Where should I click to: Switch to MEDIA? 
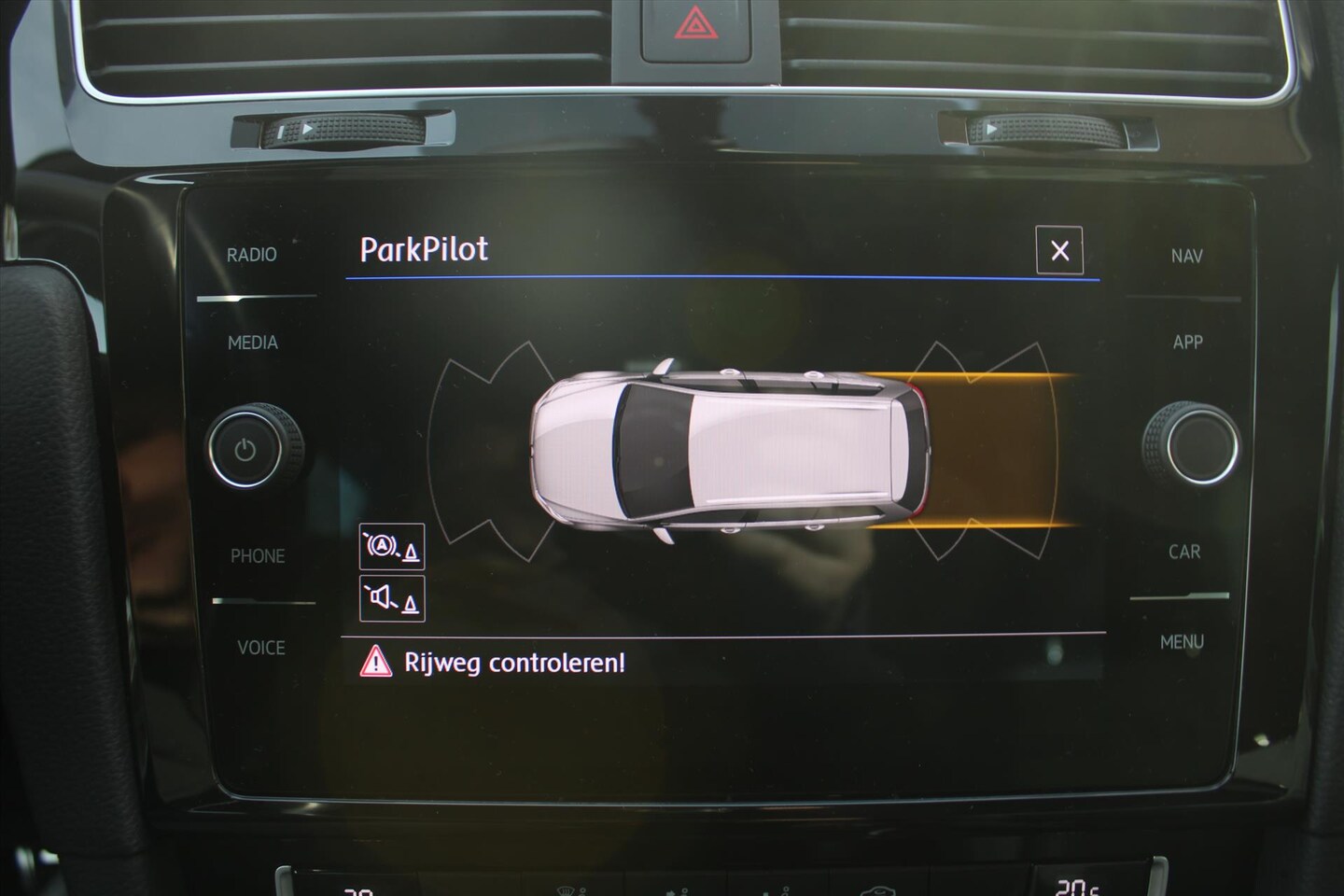253,343
